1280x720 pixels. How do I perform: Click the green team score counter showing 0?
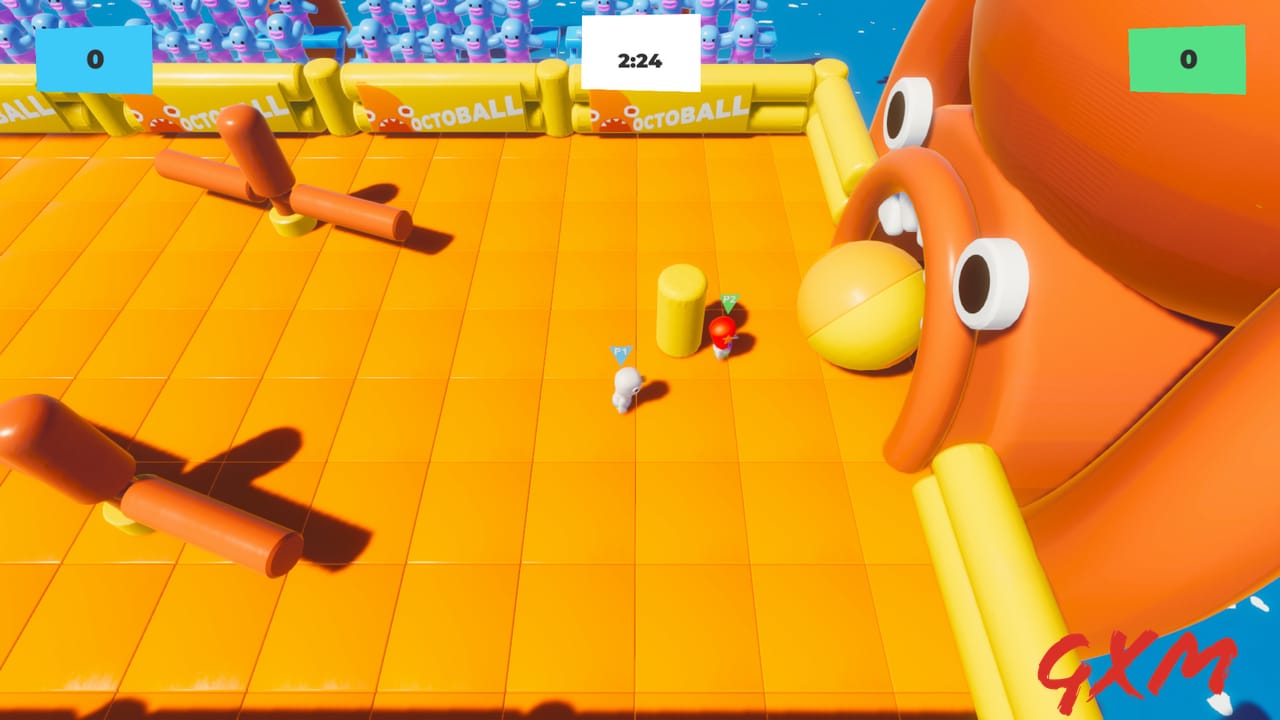coord(1186,59)
